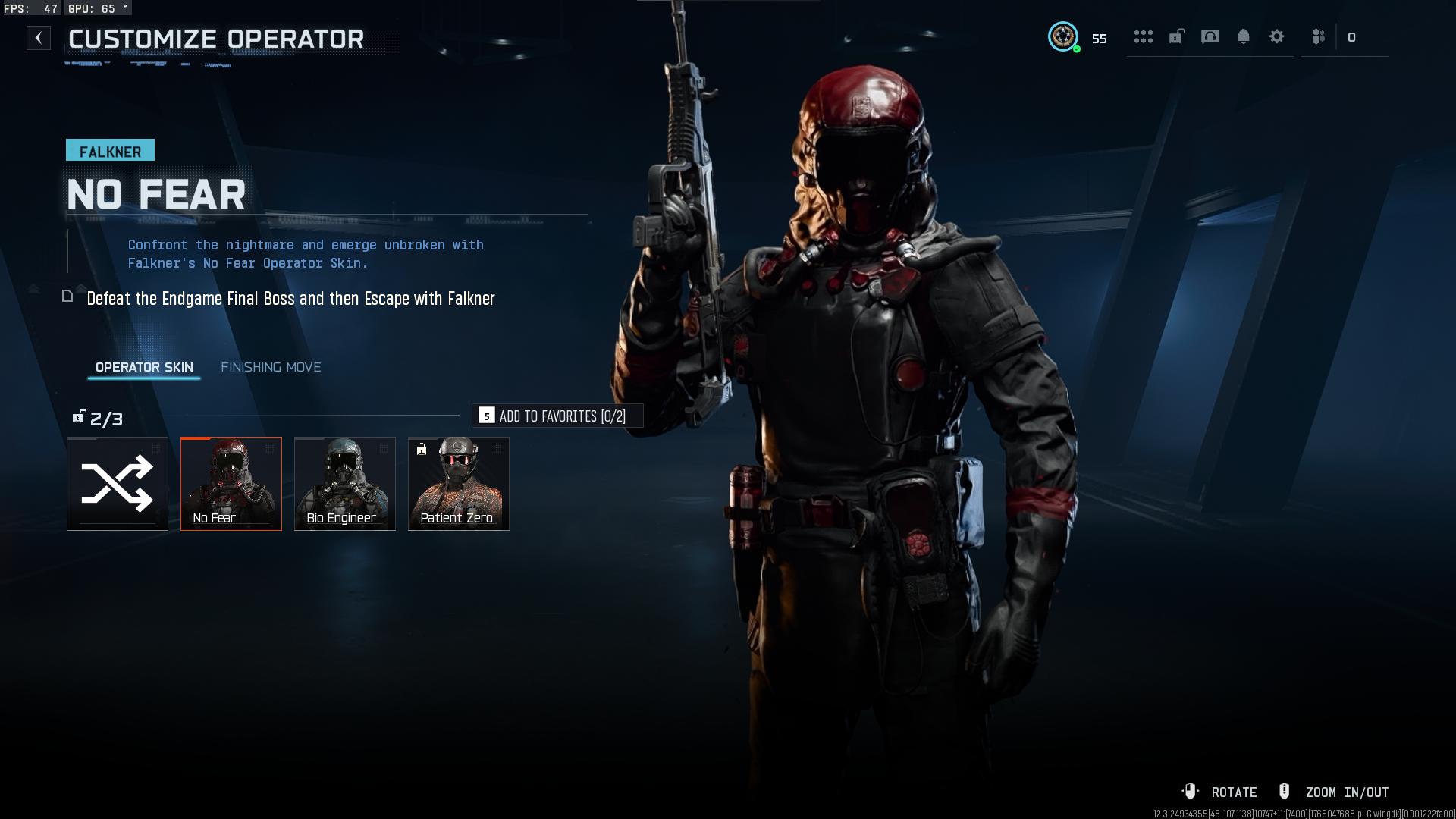
Task: Add this skin to favorites
Action: [557, 416]
